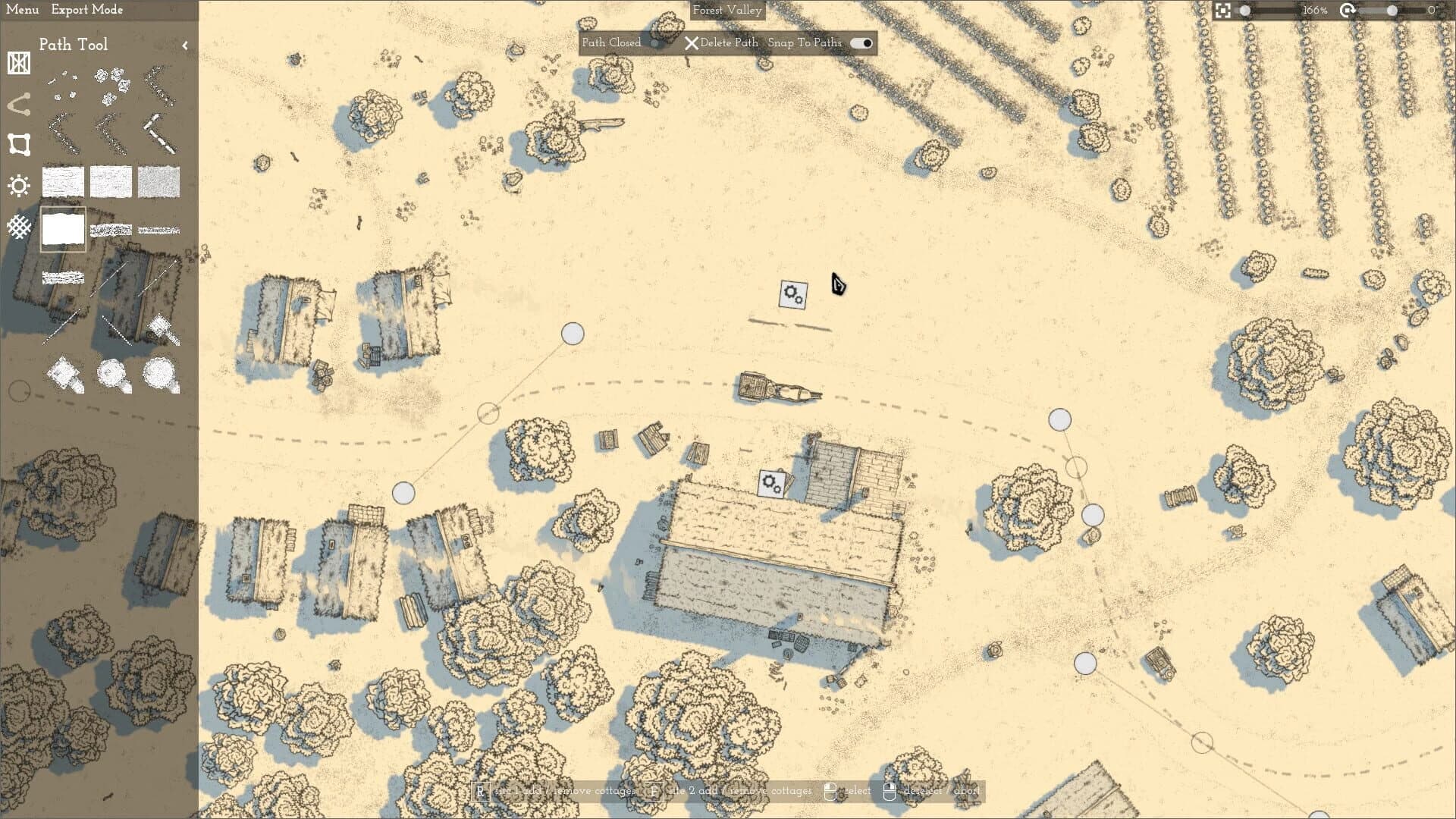Image resolution: width=1456 pixels, height=819 pixels.
Task: Open the gear icon near the wagon
Action: pos(791,293)
